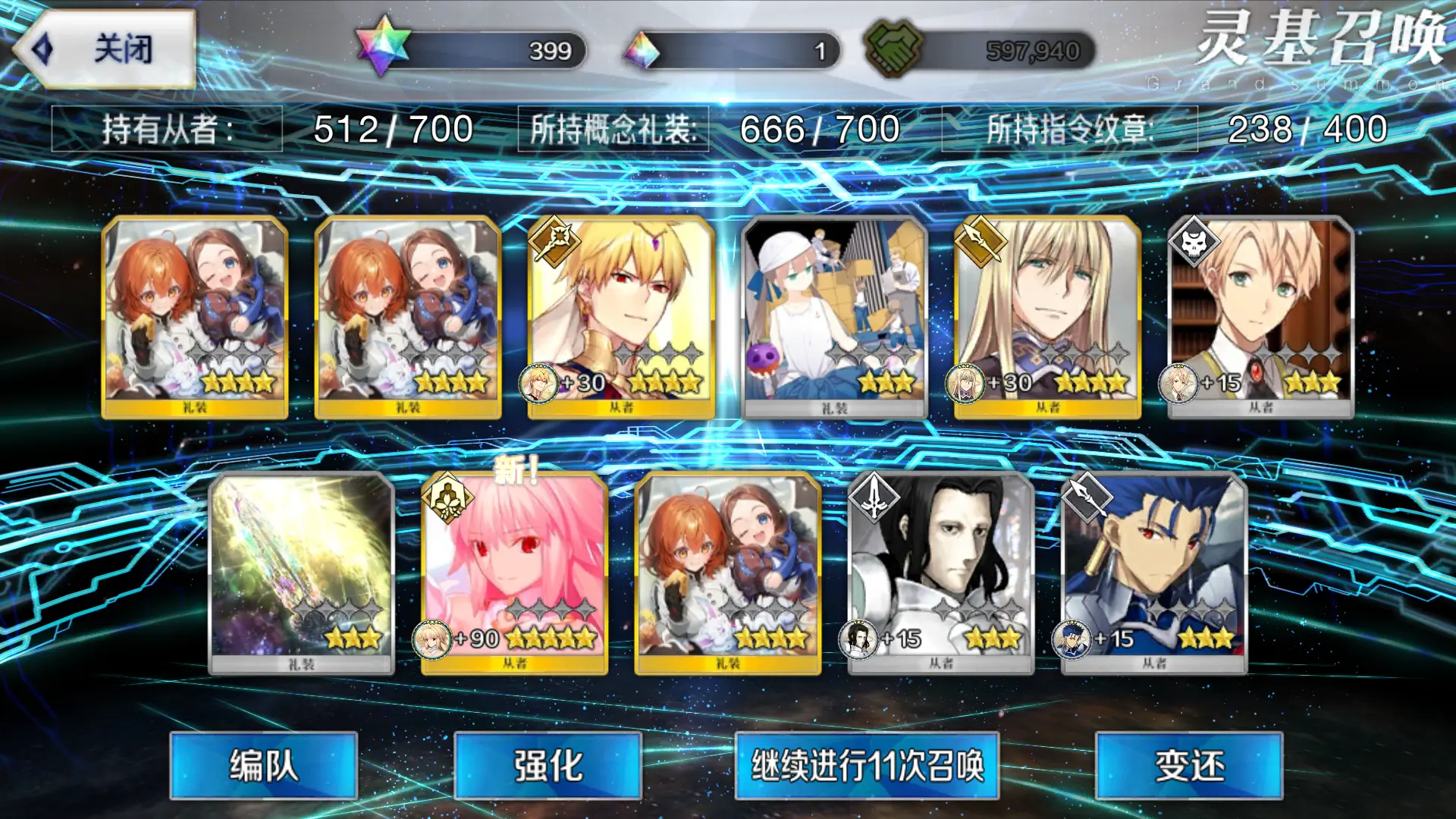Select the blonde Assassin servant with skull icon
Viewport: 1456px width, 819px height.
[1260, 317]
